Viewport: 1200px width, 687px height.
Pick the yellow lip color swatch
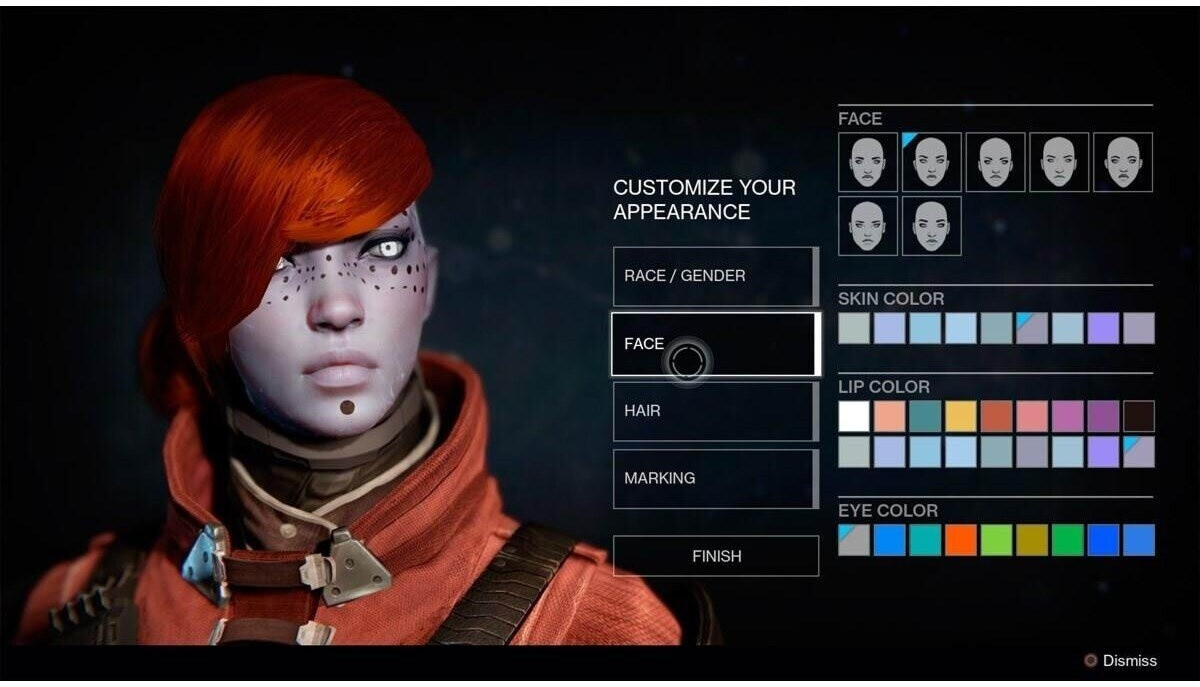pyautogui.click(x=961, y=416)
